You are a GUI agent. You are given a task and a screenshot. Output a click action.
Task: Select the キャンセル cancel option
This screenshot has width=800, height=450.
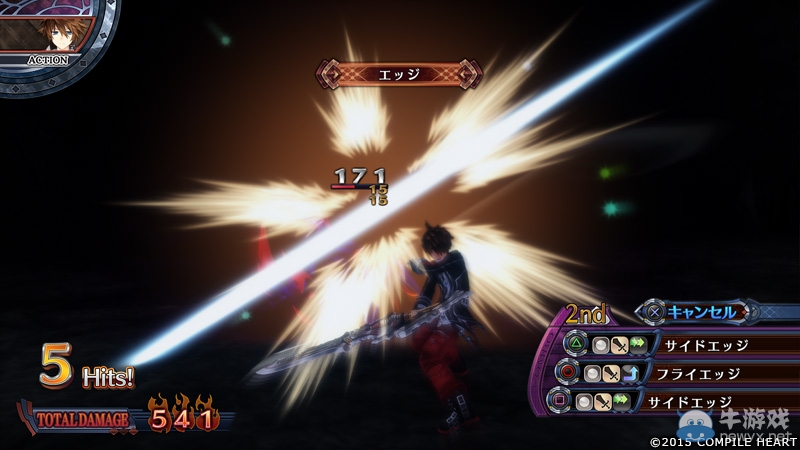[x=700, y=312]
